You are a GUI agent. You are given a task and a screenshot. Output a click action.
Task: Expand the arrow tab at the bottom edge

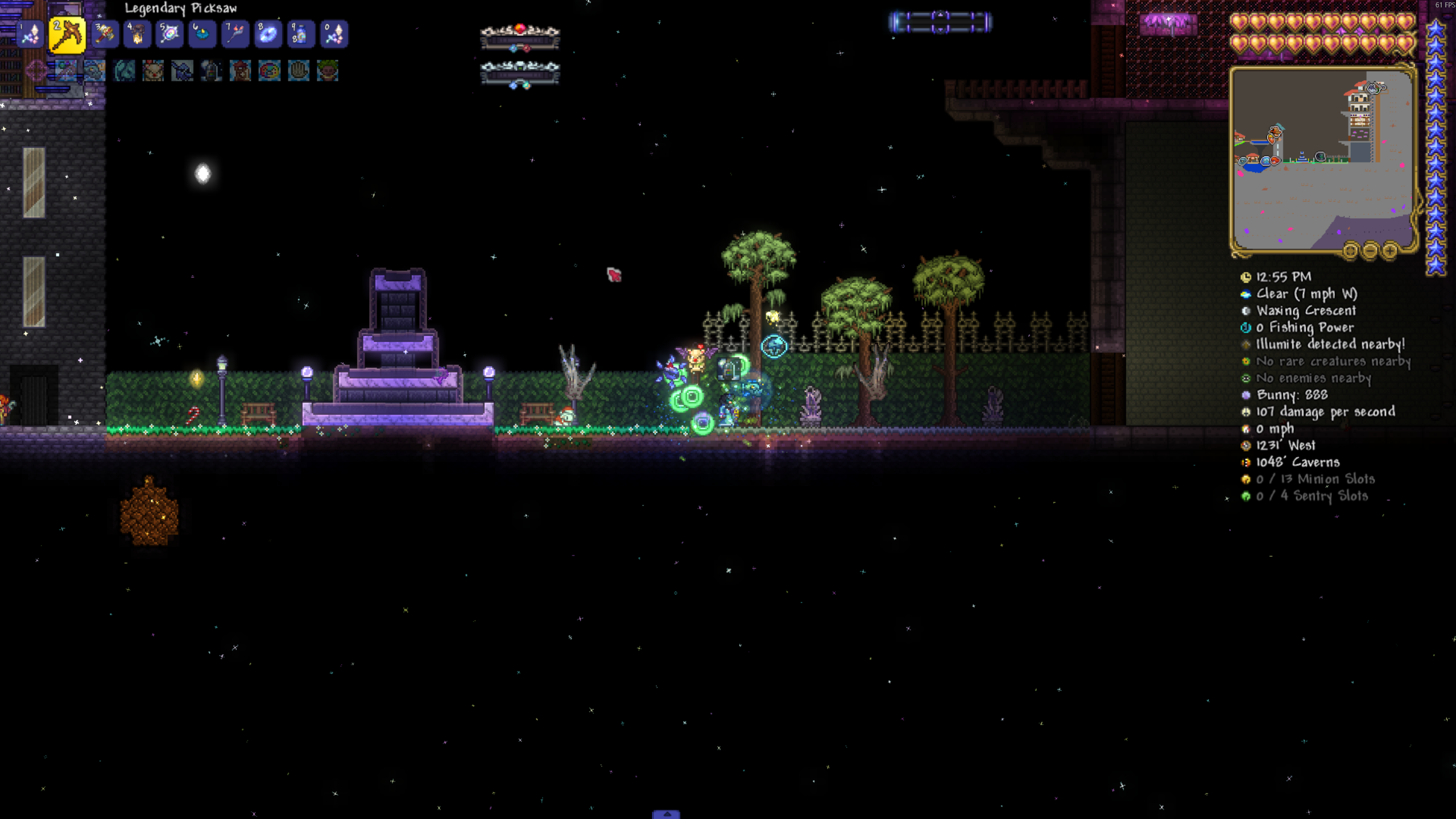[666, 814]
